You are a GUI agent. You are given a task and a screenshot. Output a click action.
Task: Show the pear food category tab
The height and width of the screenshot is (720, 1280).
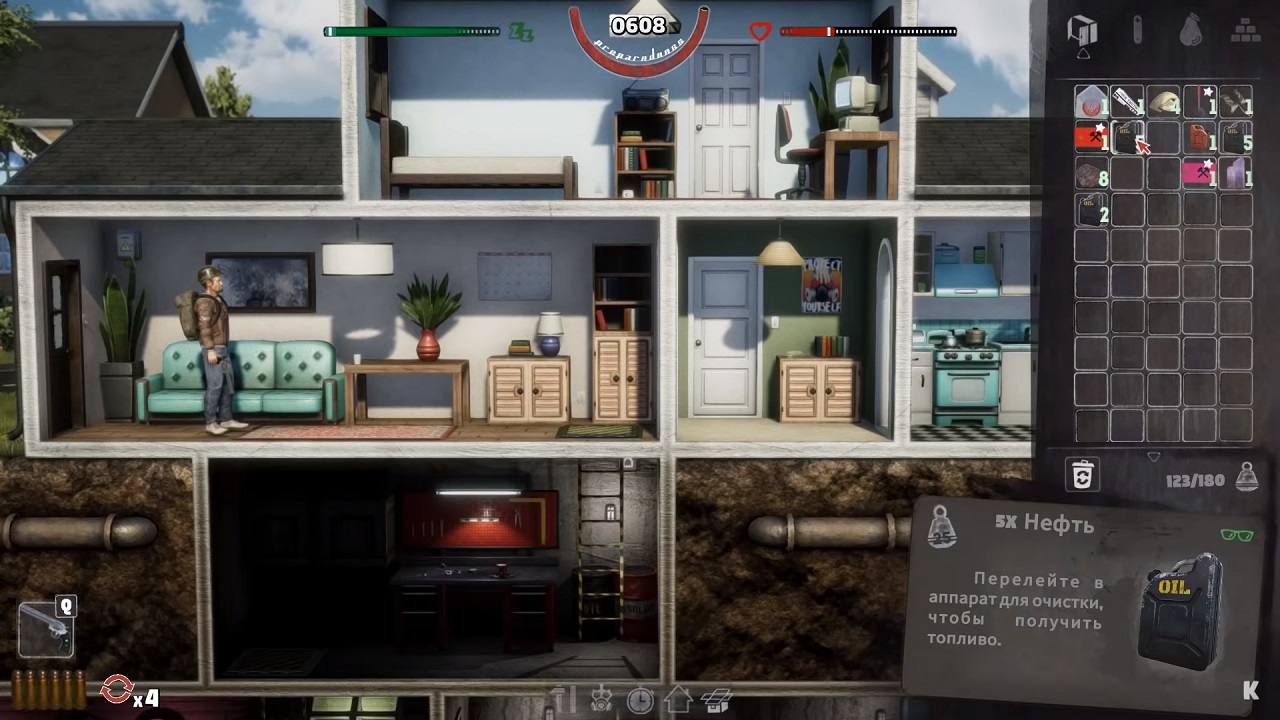[1189, 31]
